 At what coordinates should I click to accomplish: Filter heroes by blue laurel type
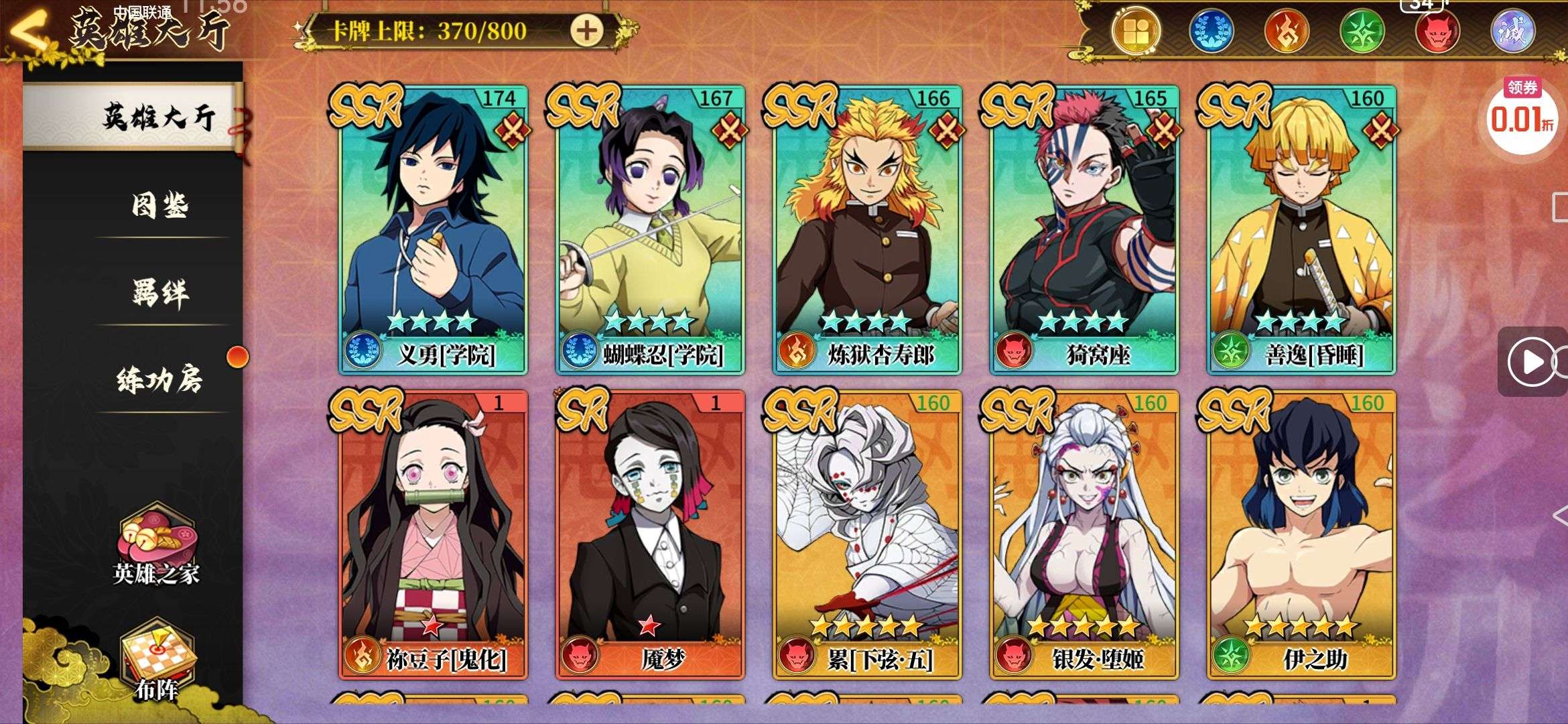[x=1212, y=32]
